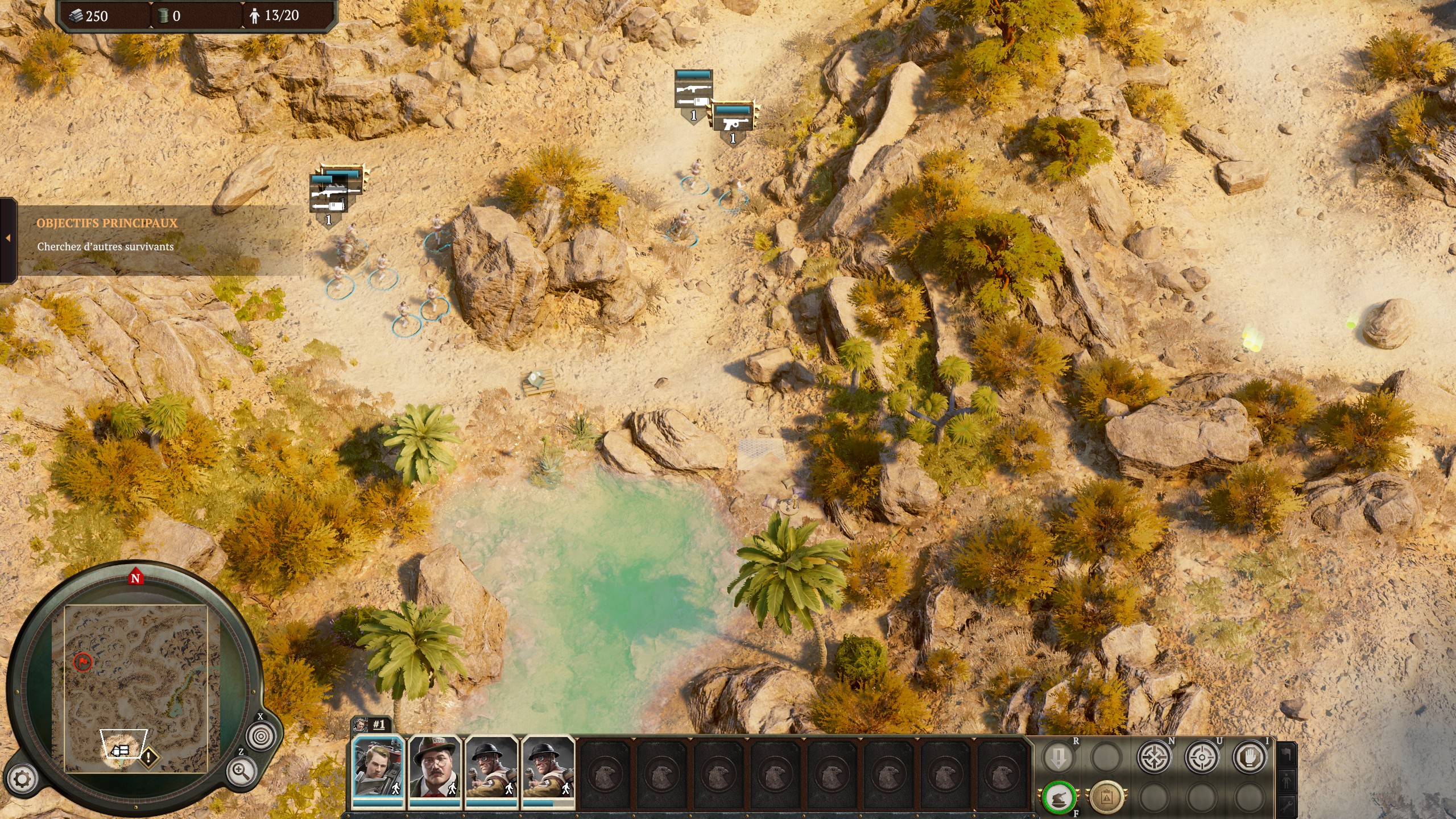
Task: Click the retreat down-arrow command
Action: coord(1058,757)
